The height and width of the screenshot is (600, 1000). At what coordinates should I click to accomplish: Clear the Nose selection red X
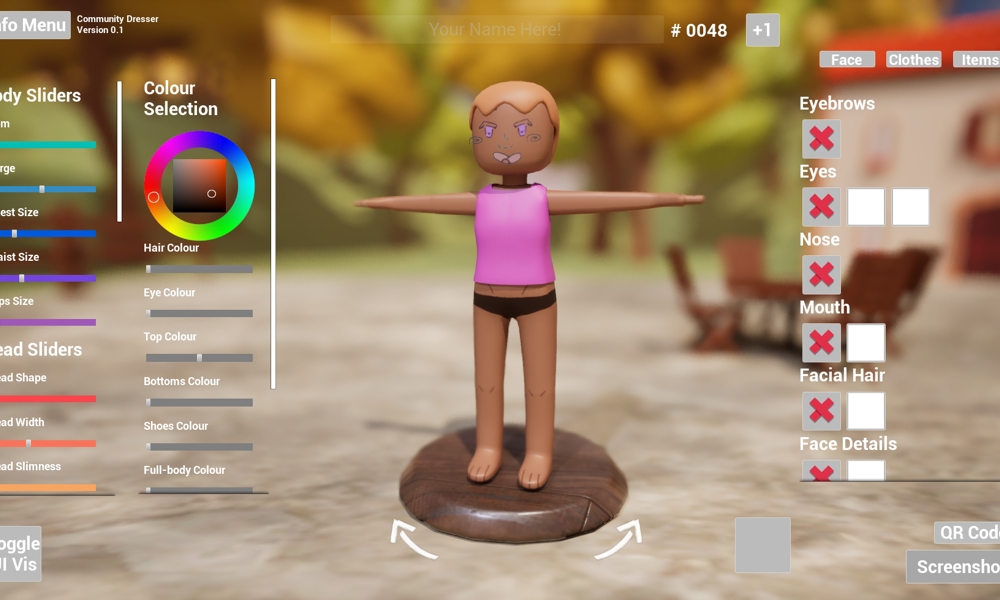click(x=821, y=275)
